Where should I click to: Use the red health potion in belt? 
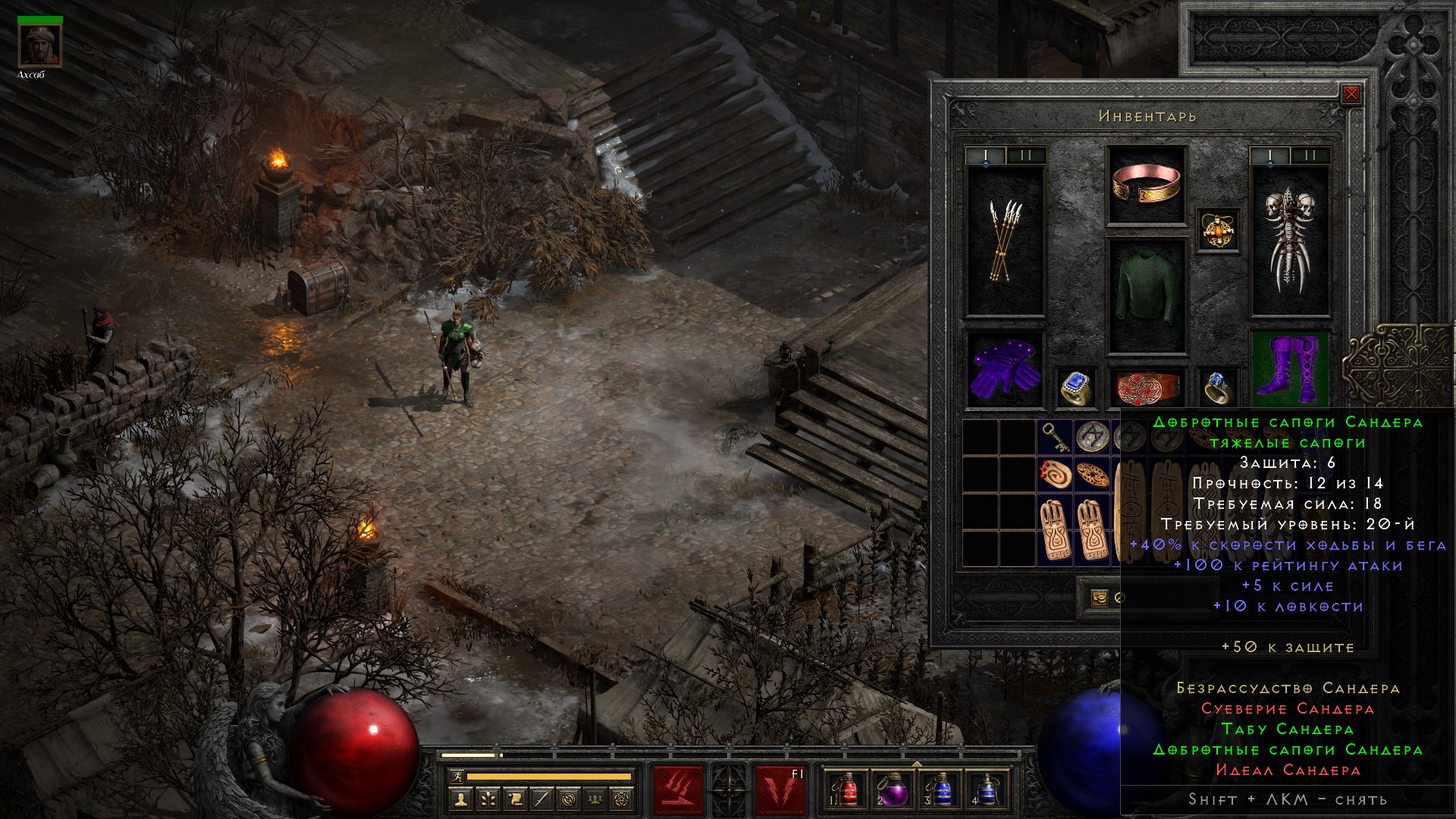click(846, 789)
